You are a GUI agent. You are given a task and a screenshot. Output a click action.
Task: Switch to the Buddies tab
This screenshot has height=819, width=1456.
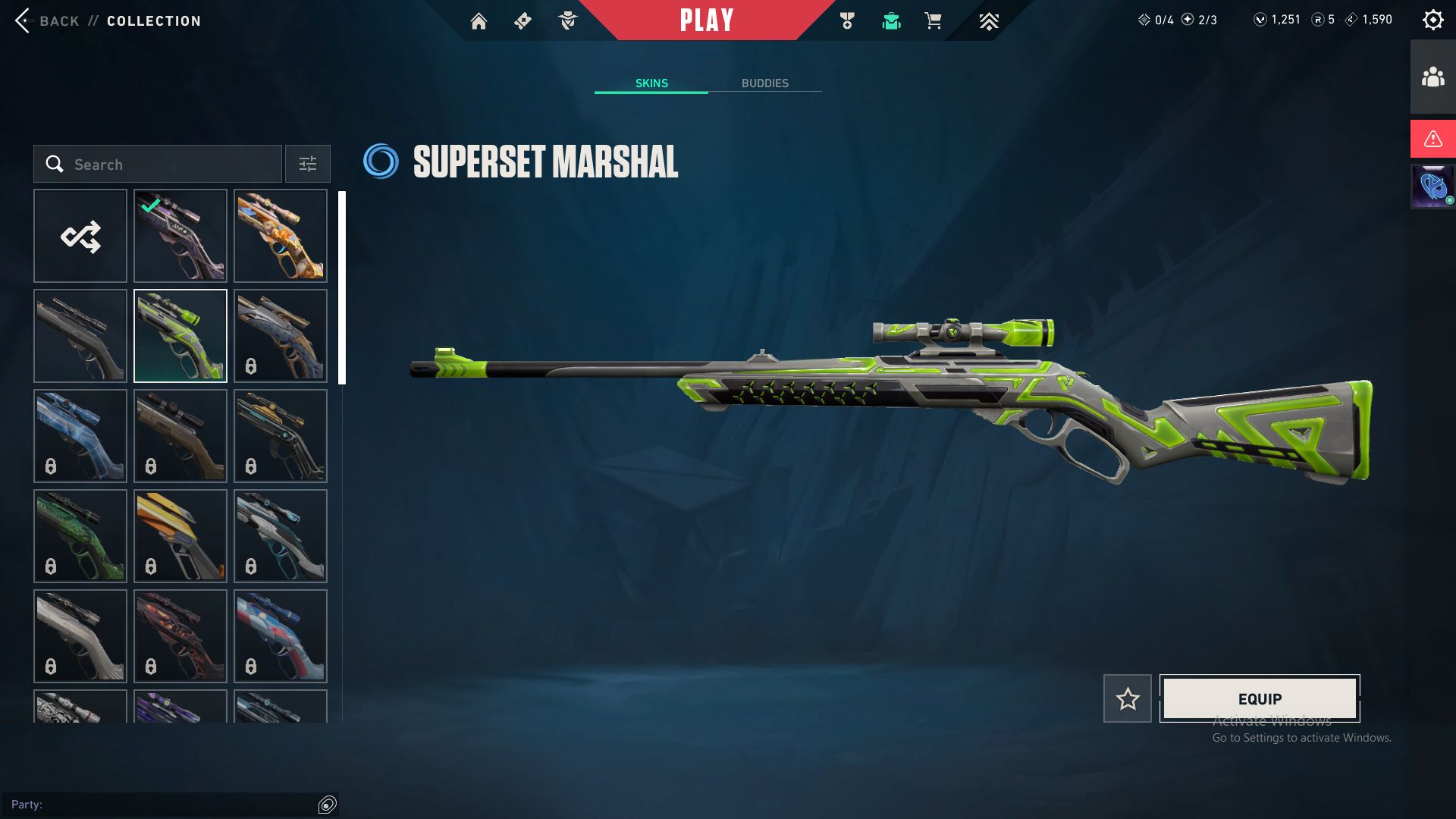[x=764, y=83]
